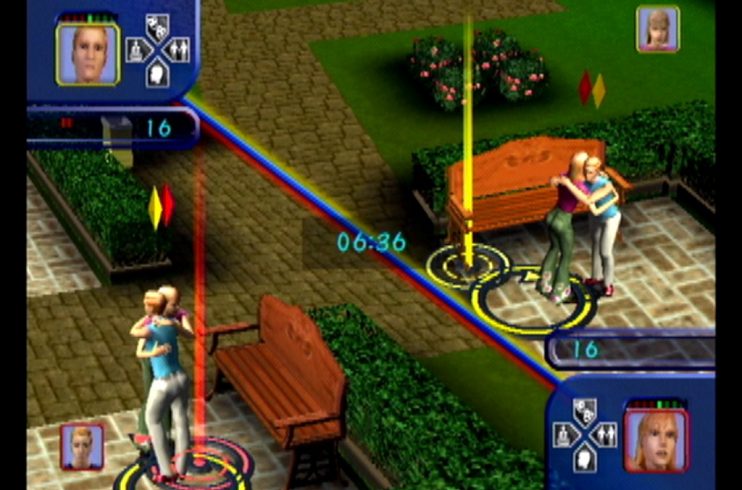Open theater masks panel beside the red-framed portrait
The image size is (742, 490).
(586, 411)
